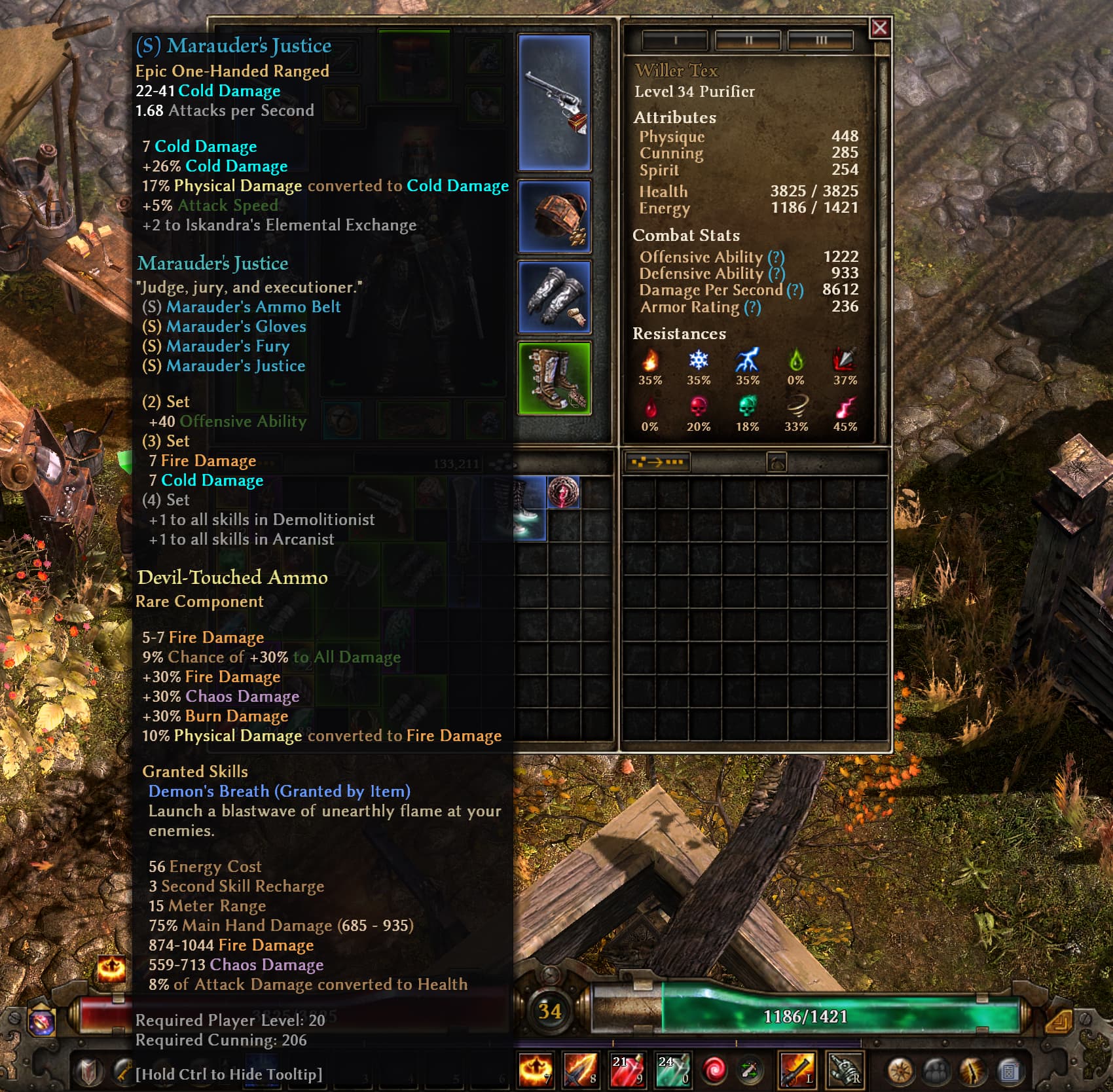1113x1092 pixels.
Task: Pick the round red medallion in inventory
Action: (563, 492)
